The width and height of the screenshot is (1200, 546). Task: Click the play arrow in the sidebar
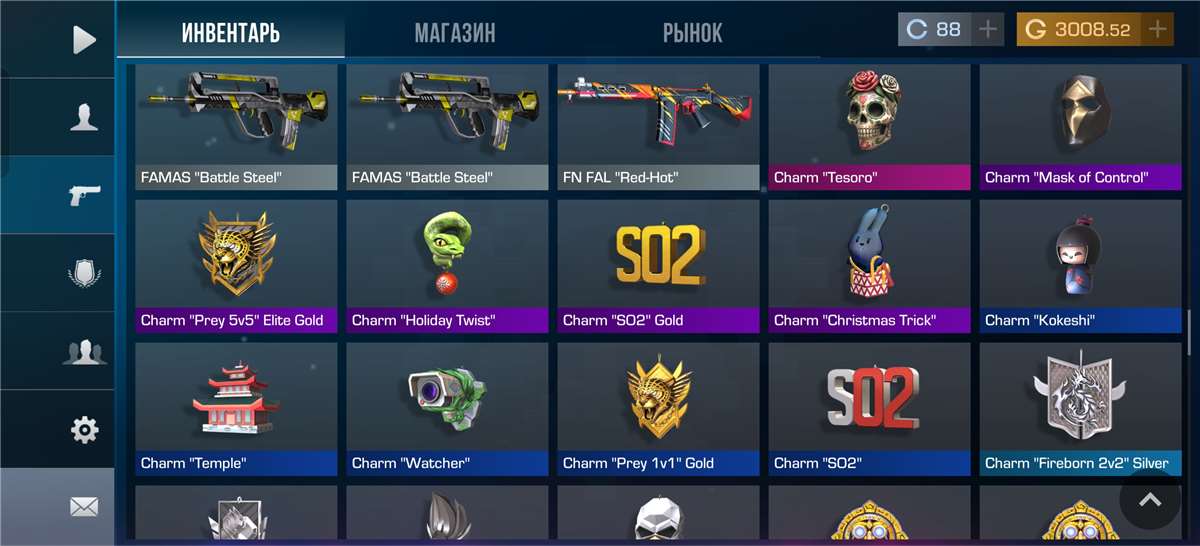(x=84, y=40)
